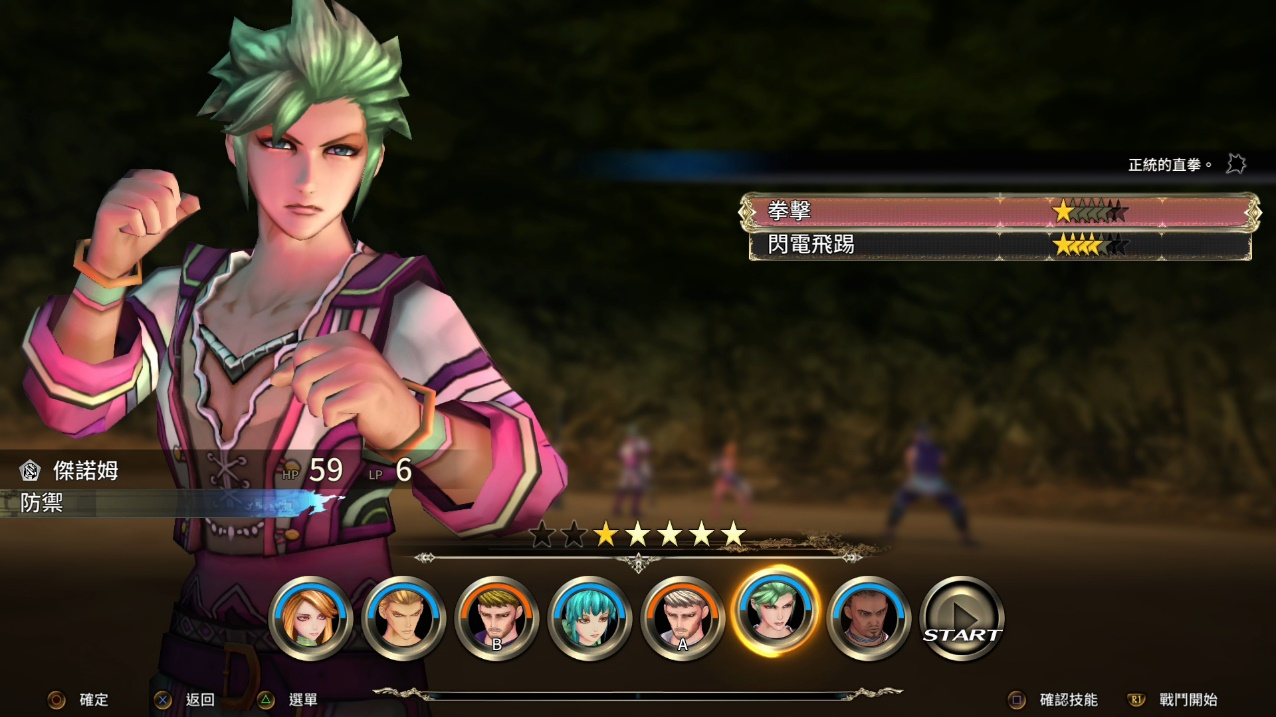This screenshot has width=1276, height=717.
Task: Select the enemy portrait labeled A
Action: (683, 619)
